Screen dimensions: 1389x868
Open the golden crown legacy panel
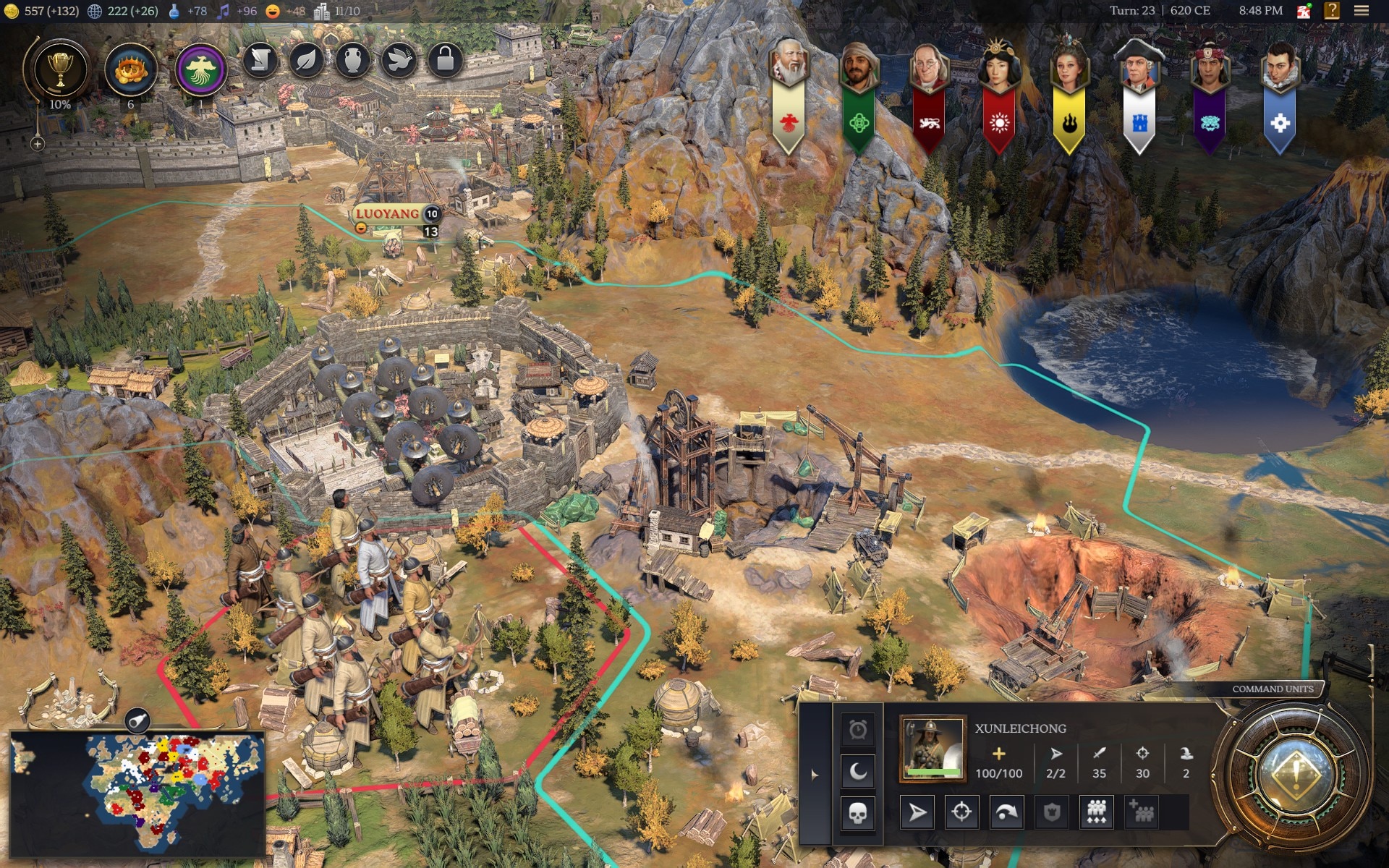[130, 70]
